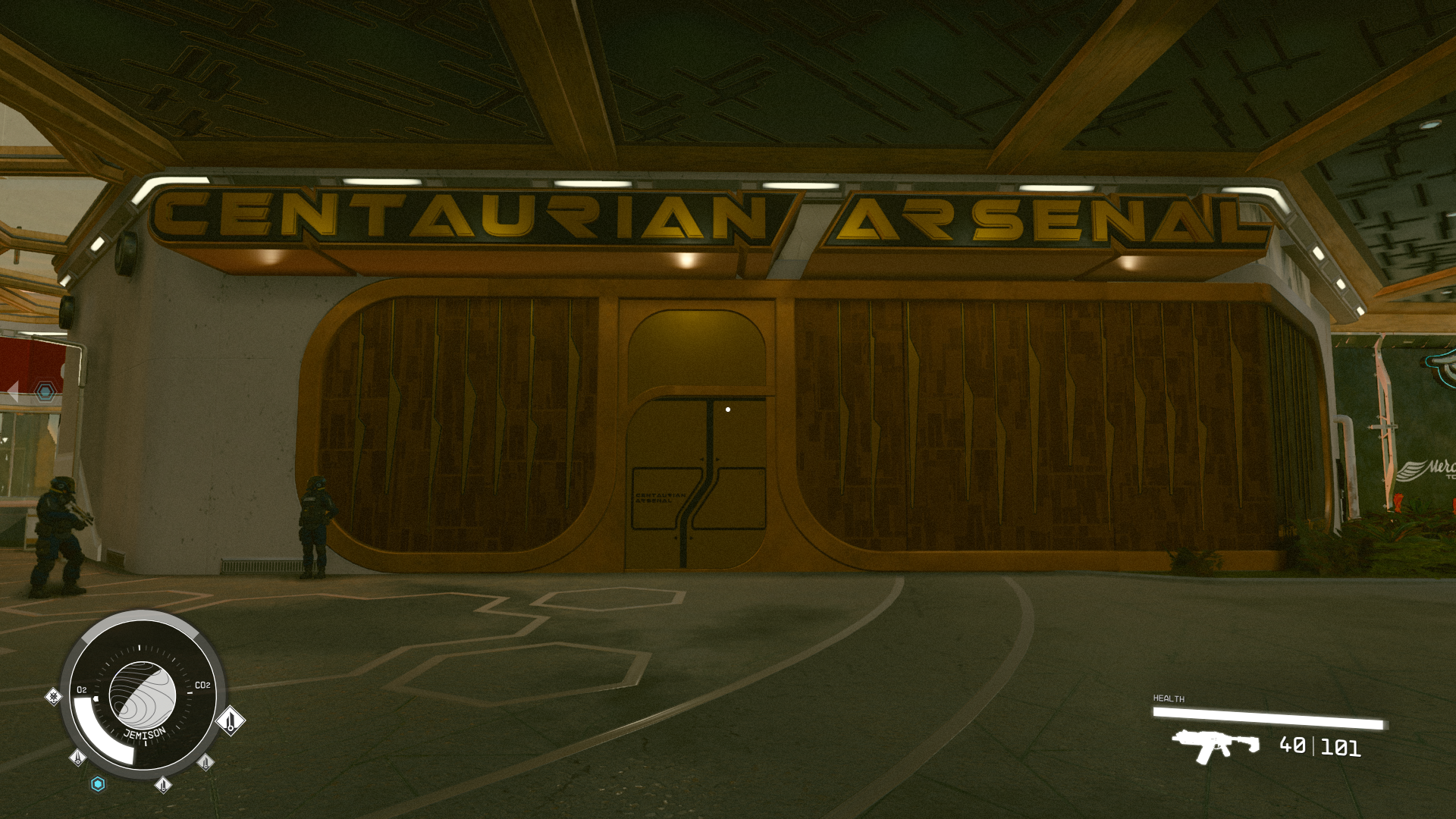Expand the JEMISON location label
Image resolution: width=1456 pixels, height=819 pixels.
click(145, 733)
